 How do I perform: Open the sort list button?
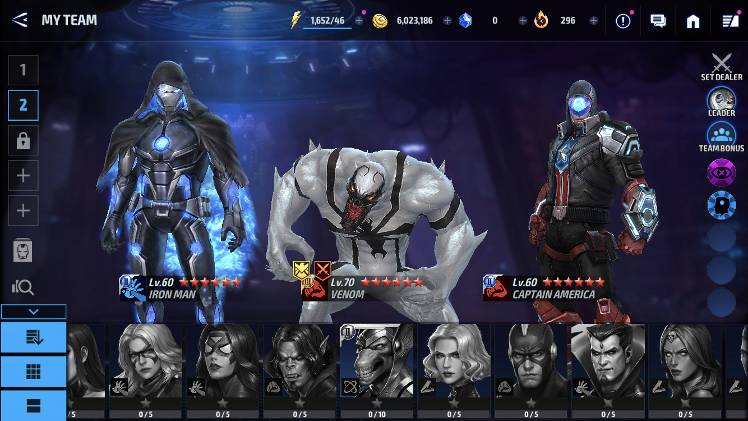click(x=33, y=337)
